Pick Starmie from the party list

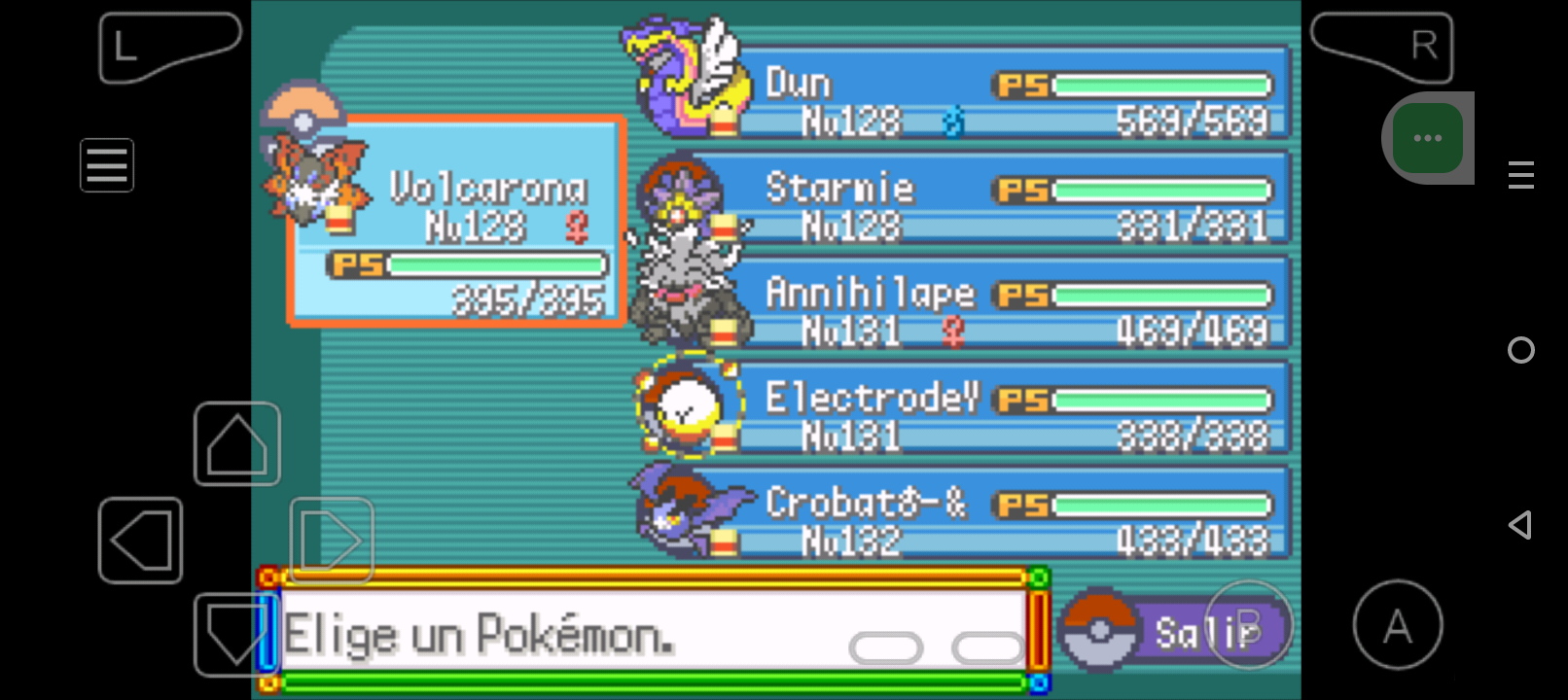click(1012, 200)
